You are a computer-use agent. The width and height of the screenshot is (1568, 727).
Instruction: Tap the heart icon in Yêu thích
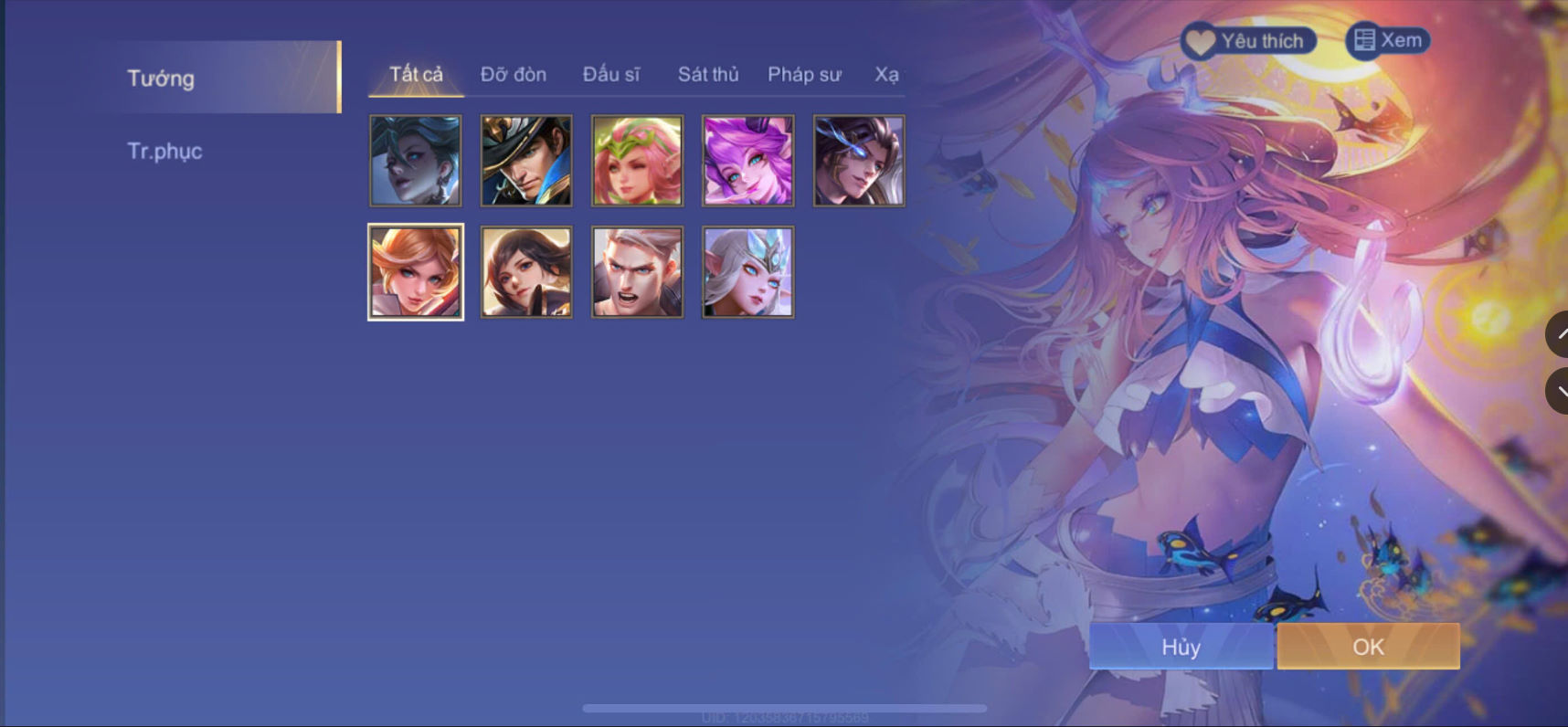tap(1202, 40)
